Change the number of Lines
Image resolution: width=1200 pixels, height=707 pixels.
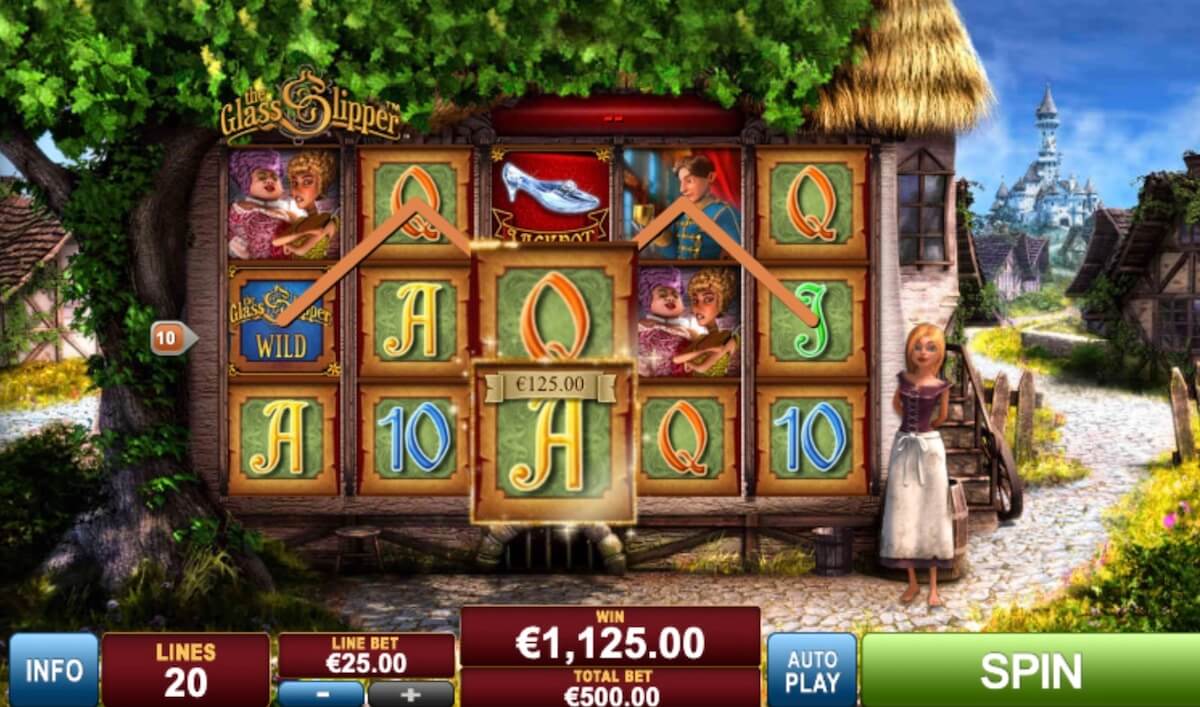pyautogui.click(x=186, y=670)
